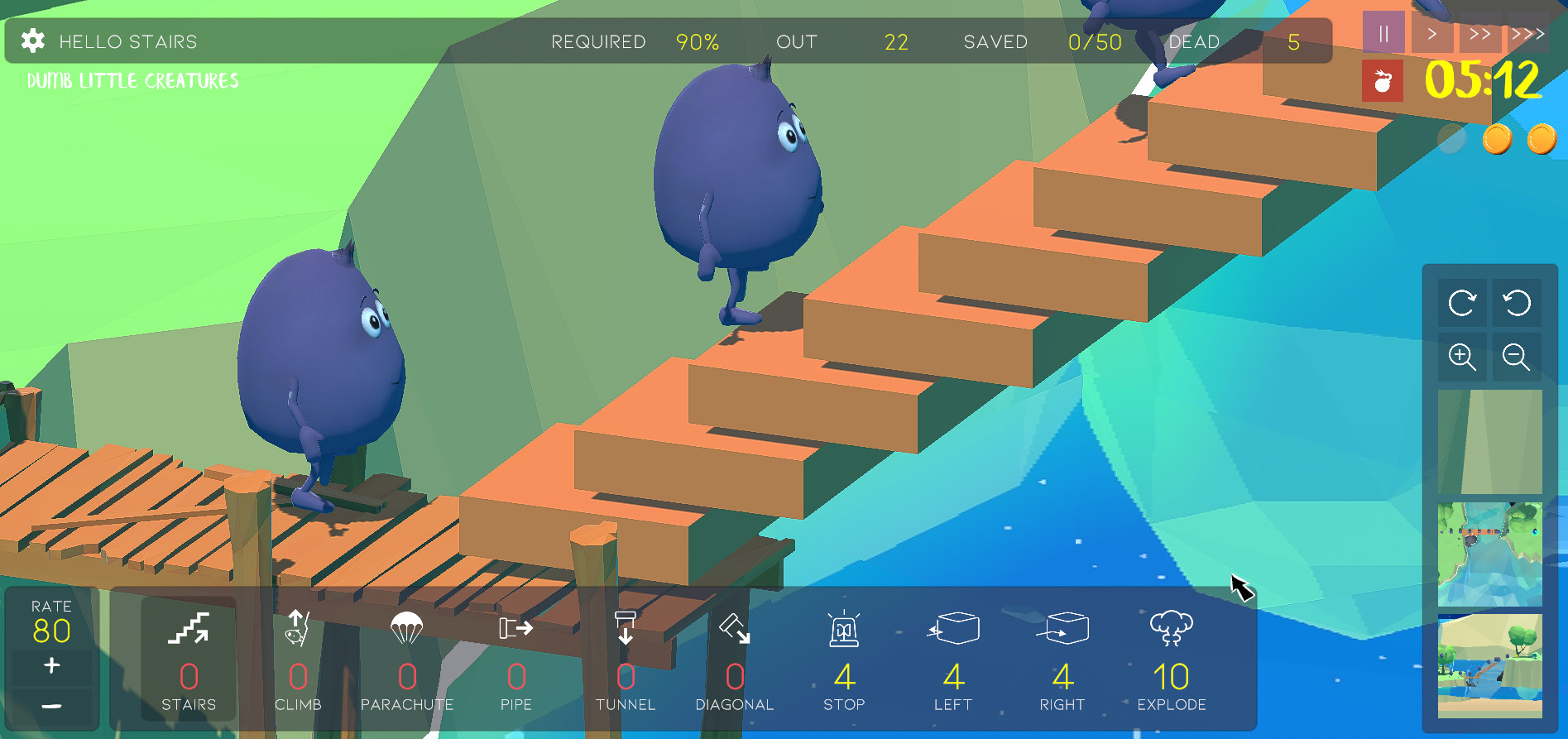Rotate the camera counterclockwise
Viewport: 1568px width, 739px height.
[1516, 303]
